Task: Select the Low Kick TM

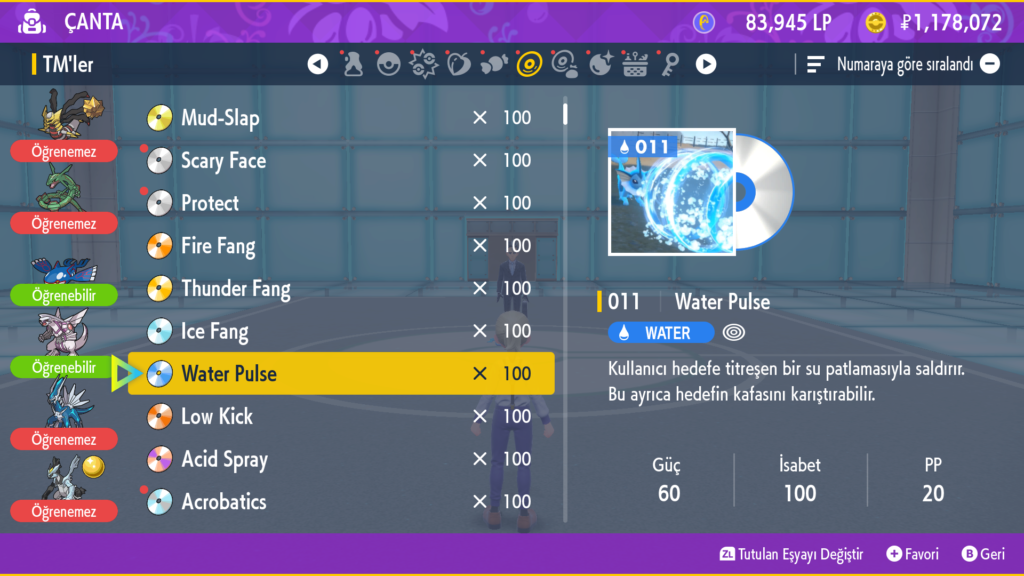Action: (x=340, y=416)
